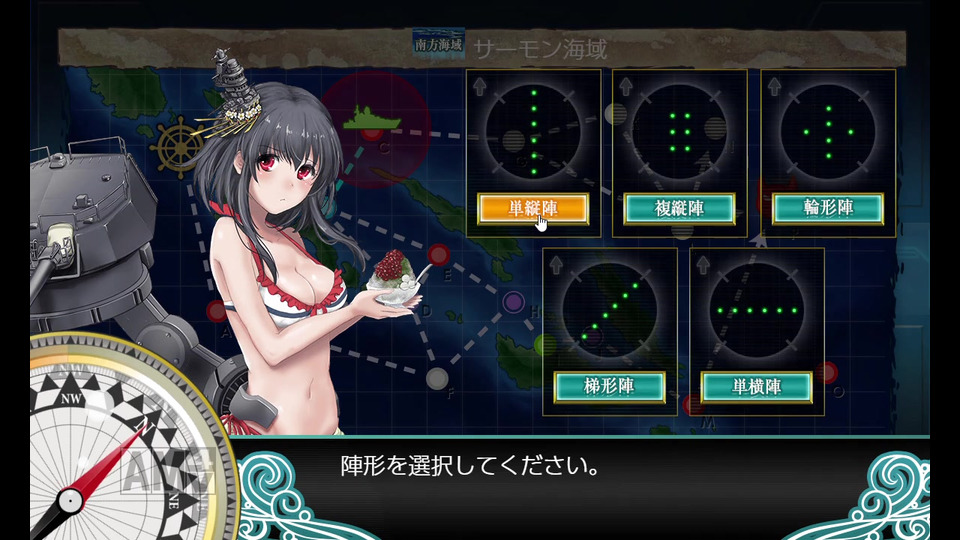Viewport: 960px width, 540px height.
Task: Pick the 輪形陣 diamond formation
Action: click(x=828, y=208)
